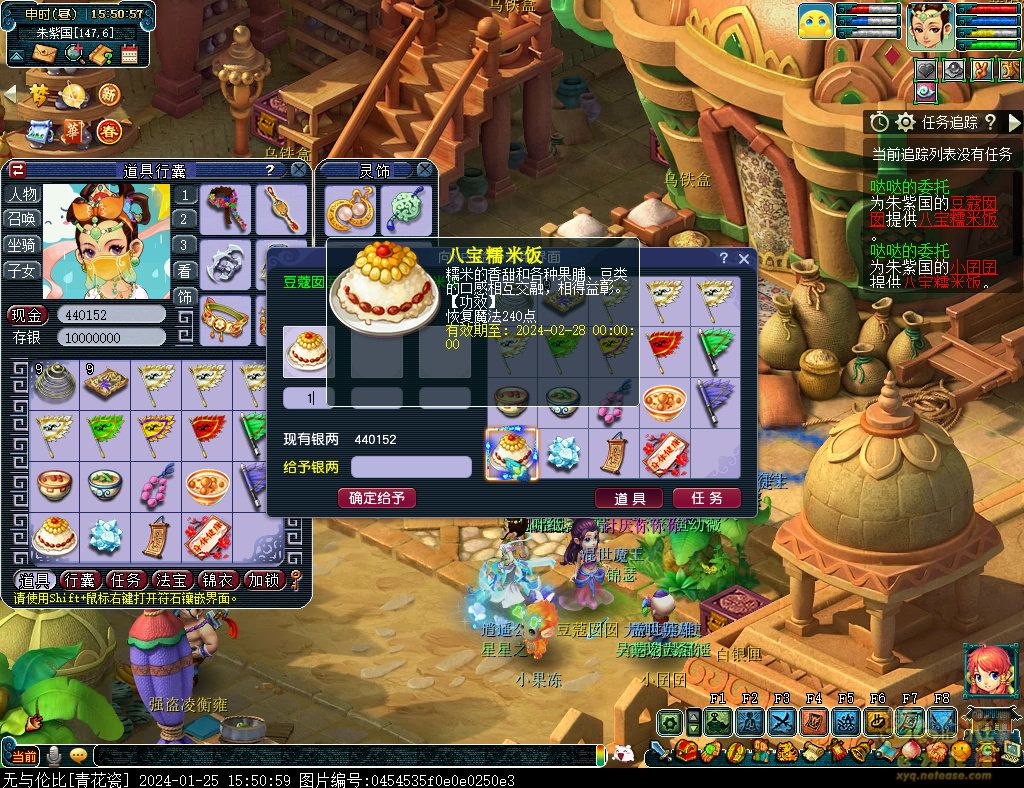Activate the F4 red scroll skill
1024x788 pixels.
tap(813, 721)
